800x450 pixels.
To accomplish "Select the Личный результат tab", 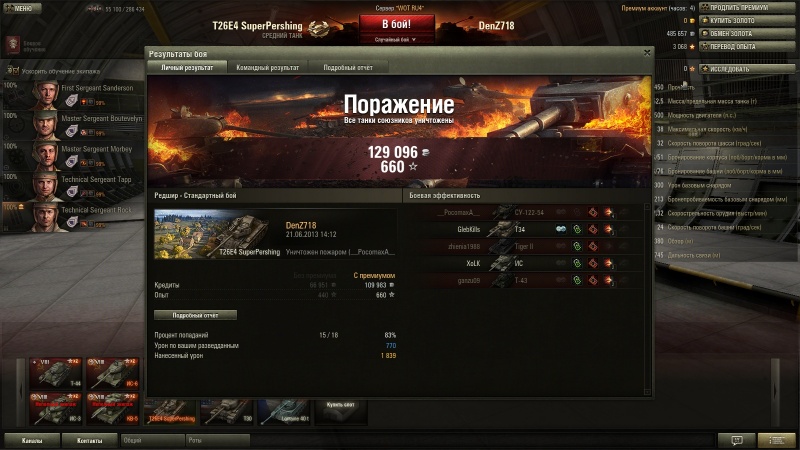I will 187,67.
